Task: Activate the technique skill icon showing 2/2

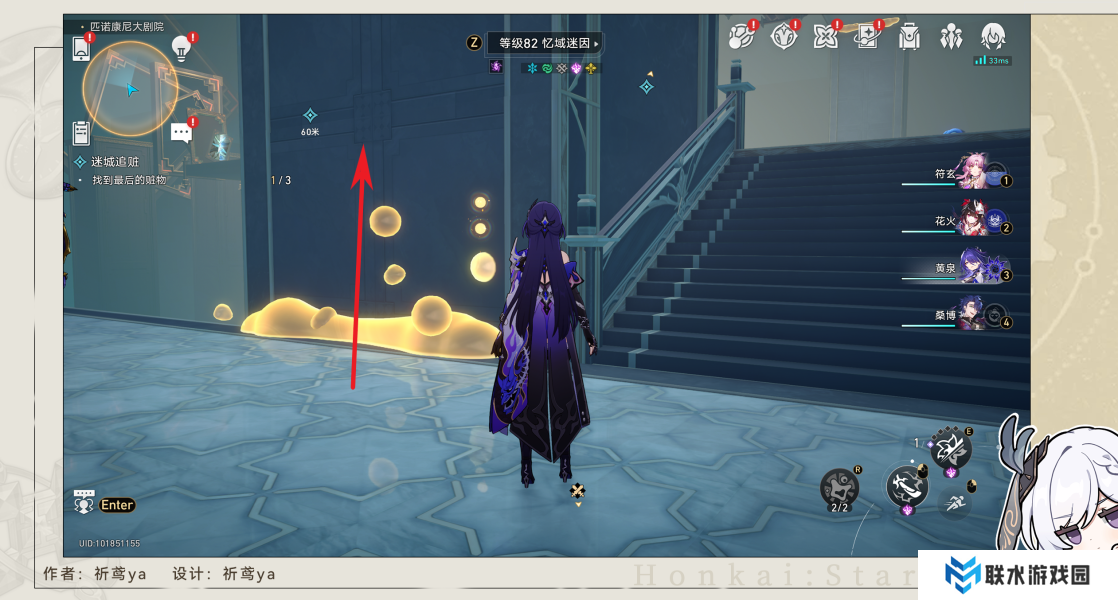Action: tap(839, 488)
